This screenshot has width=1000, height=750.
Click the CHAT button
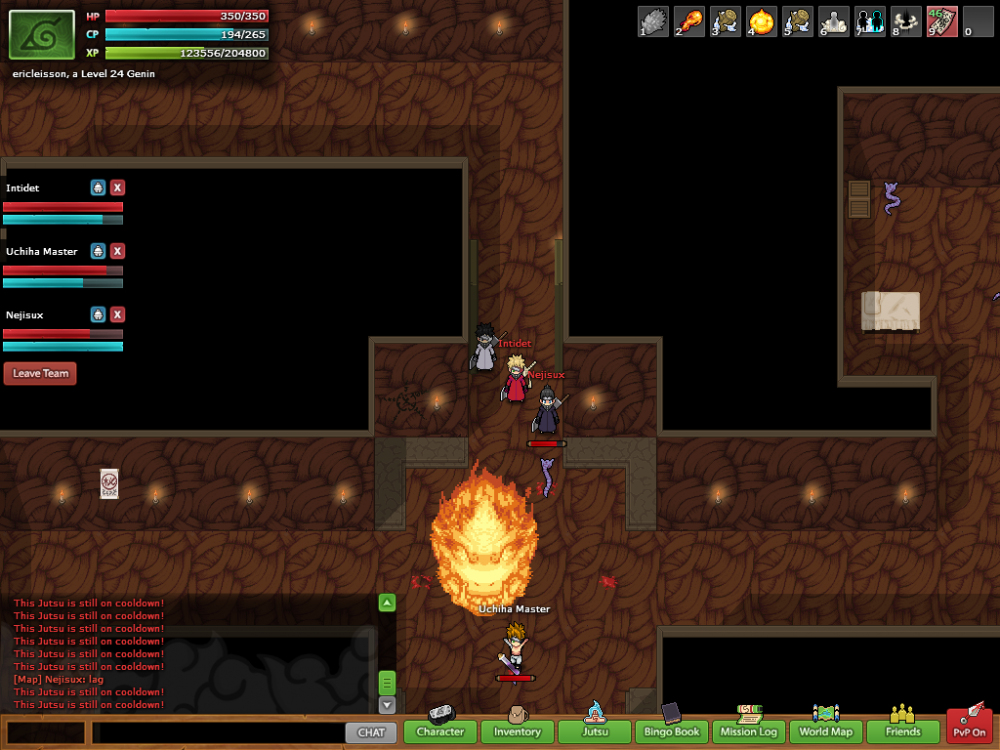371,732
